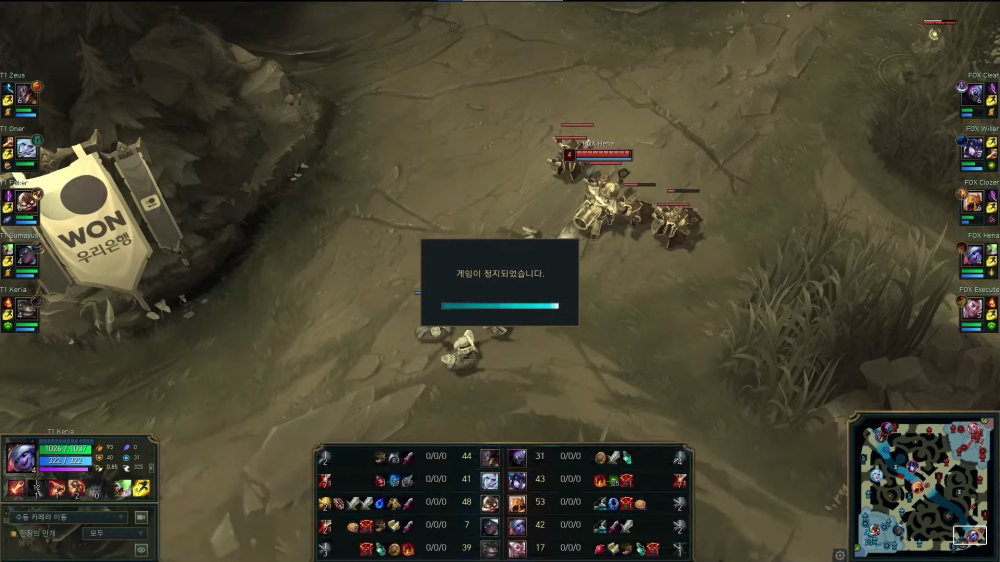Click Keria's yellow Flash summoner spell icon
This screenshot has height=562, width=1000.
pos(141,489)
